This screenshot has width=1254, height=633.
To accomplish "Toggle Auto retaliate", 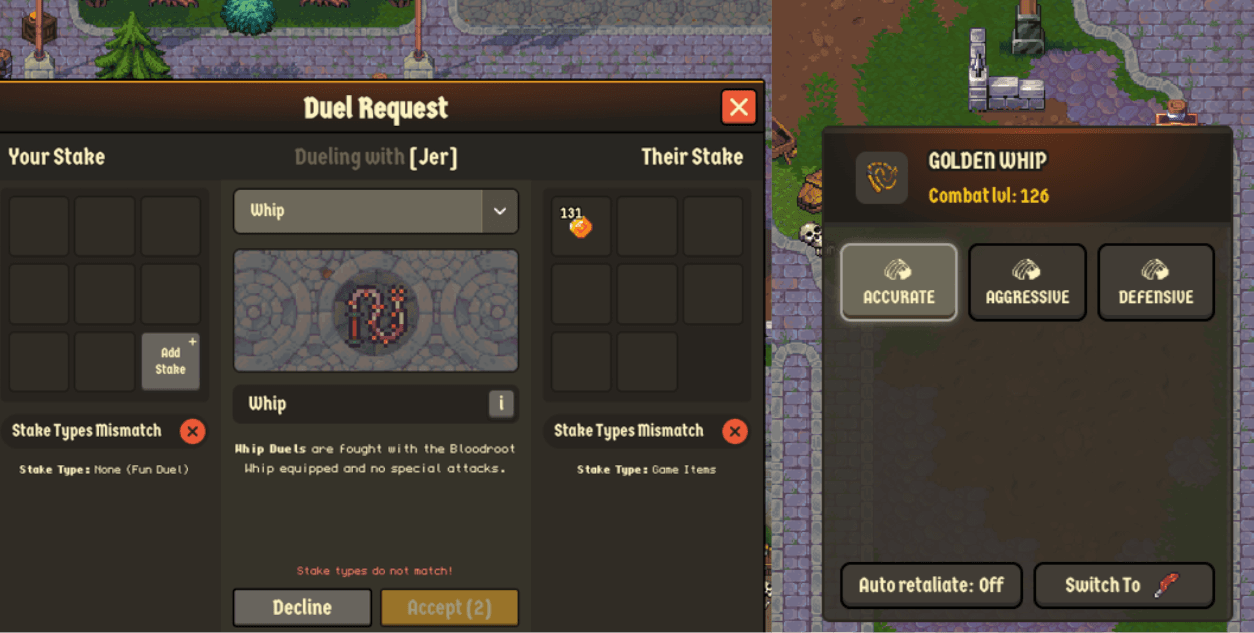I will (931, 585).
